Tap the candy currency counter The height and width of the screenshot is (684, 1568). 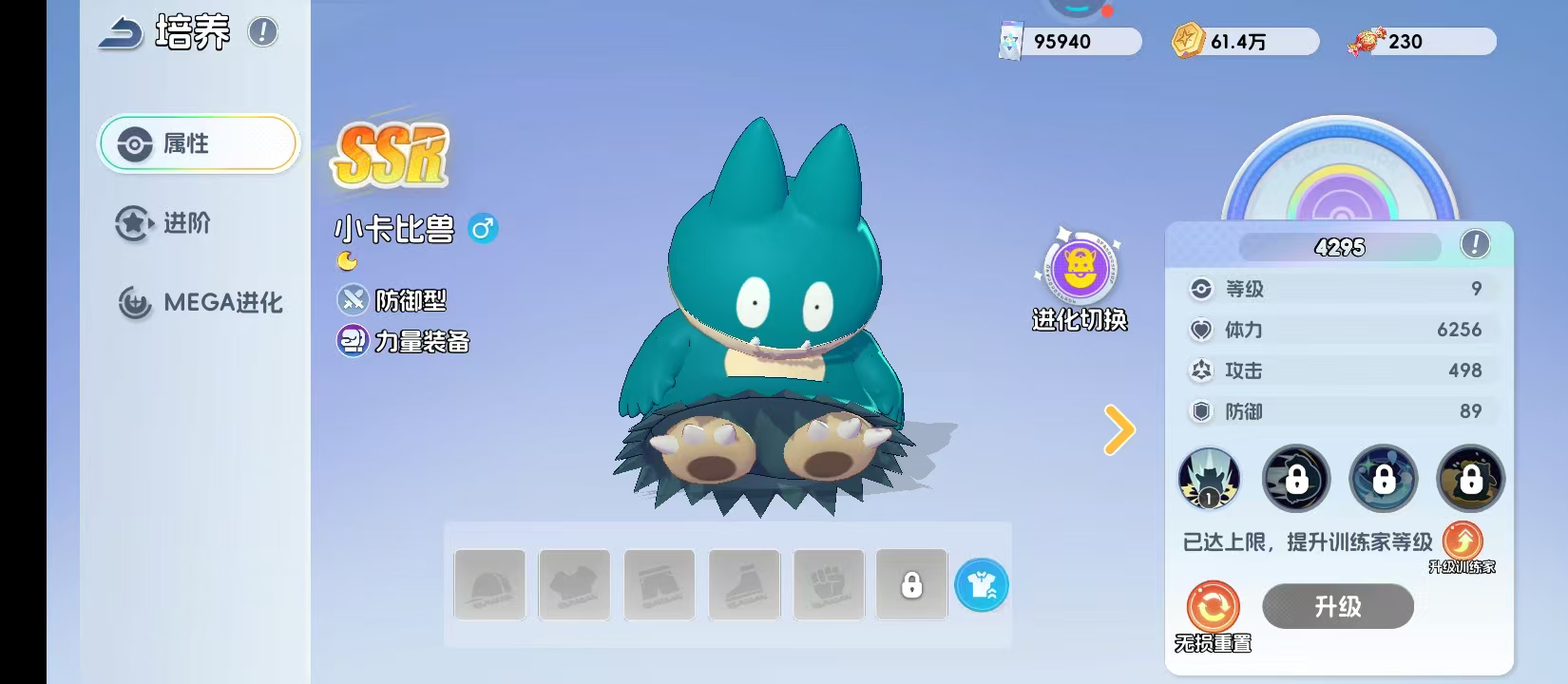point(1421,42)
